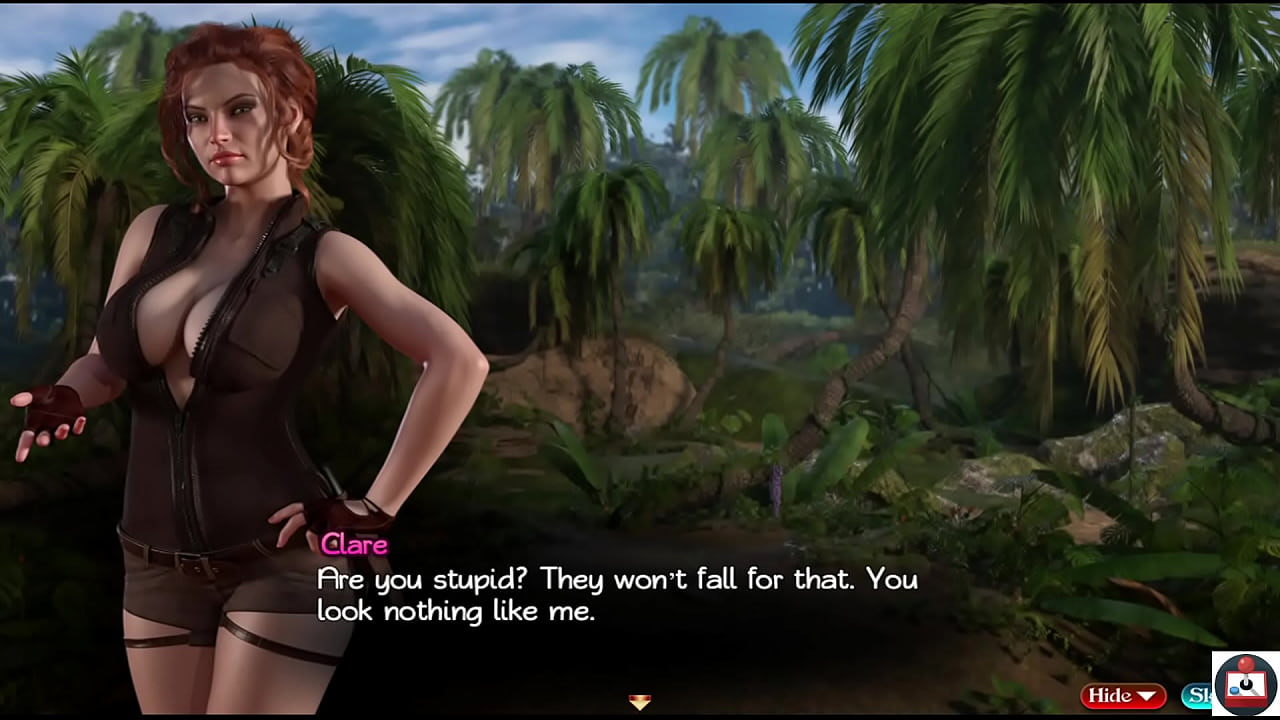
Task: Hide the dialogue box with the Hide button
Action: coord(1122,696)
